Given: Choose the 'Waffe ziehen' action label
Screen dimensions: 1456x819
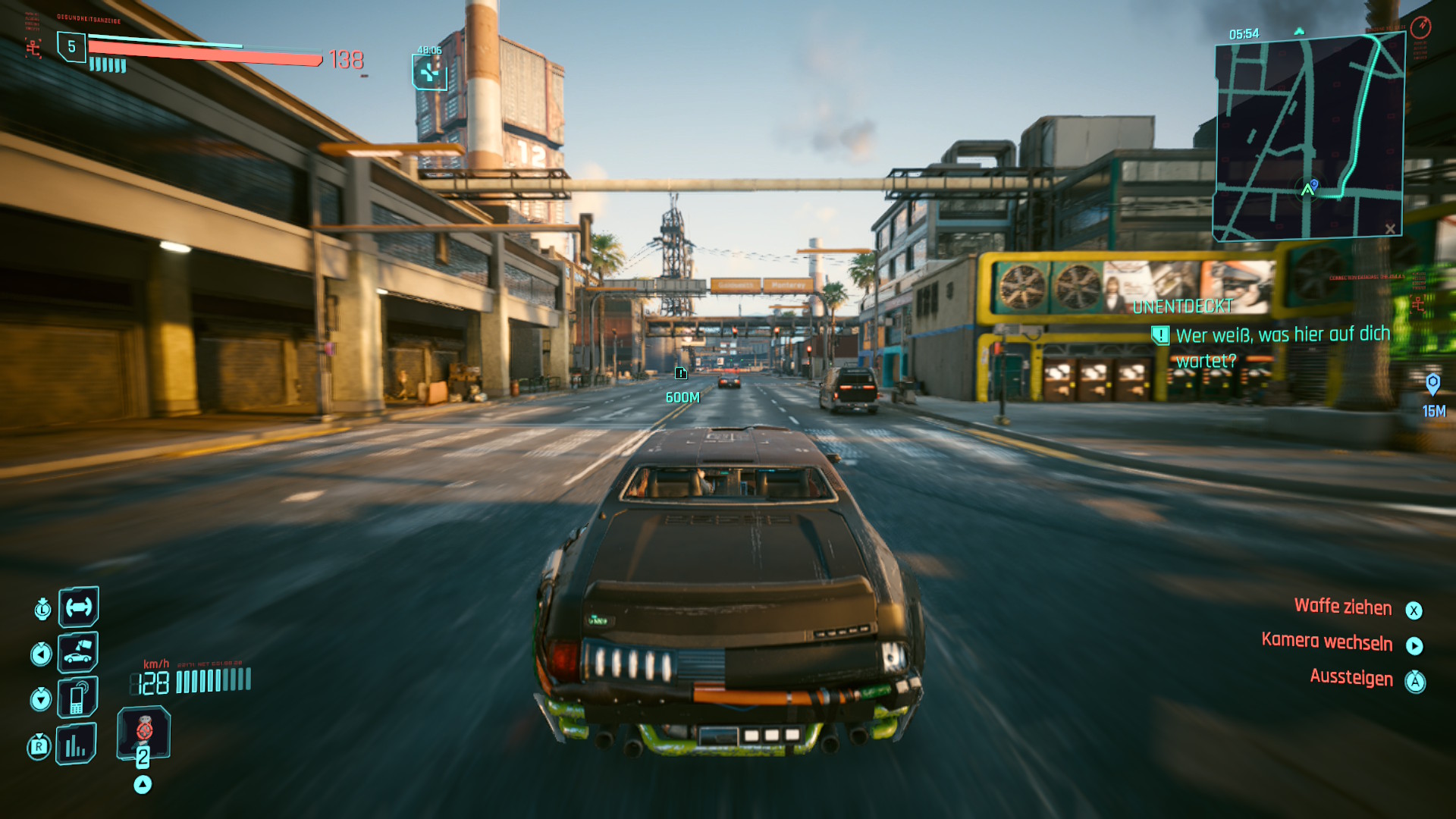Looking at the screenshot, I should pos(1342,607).
